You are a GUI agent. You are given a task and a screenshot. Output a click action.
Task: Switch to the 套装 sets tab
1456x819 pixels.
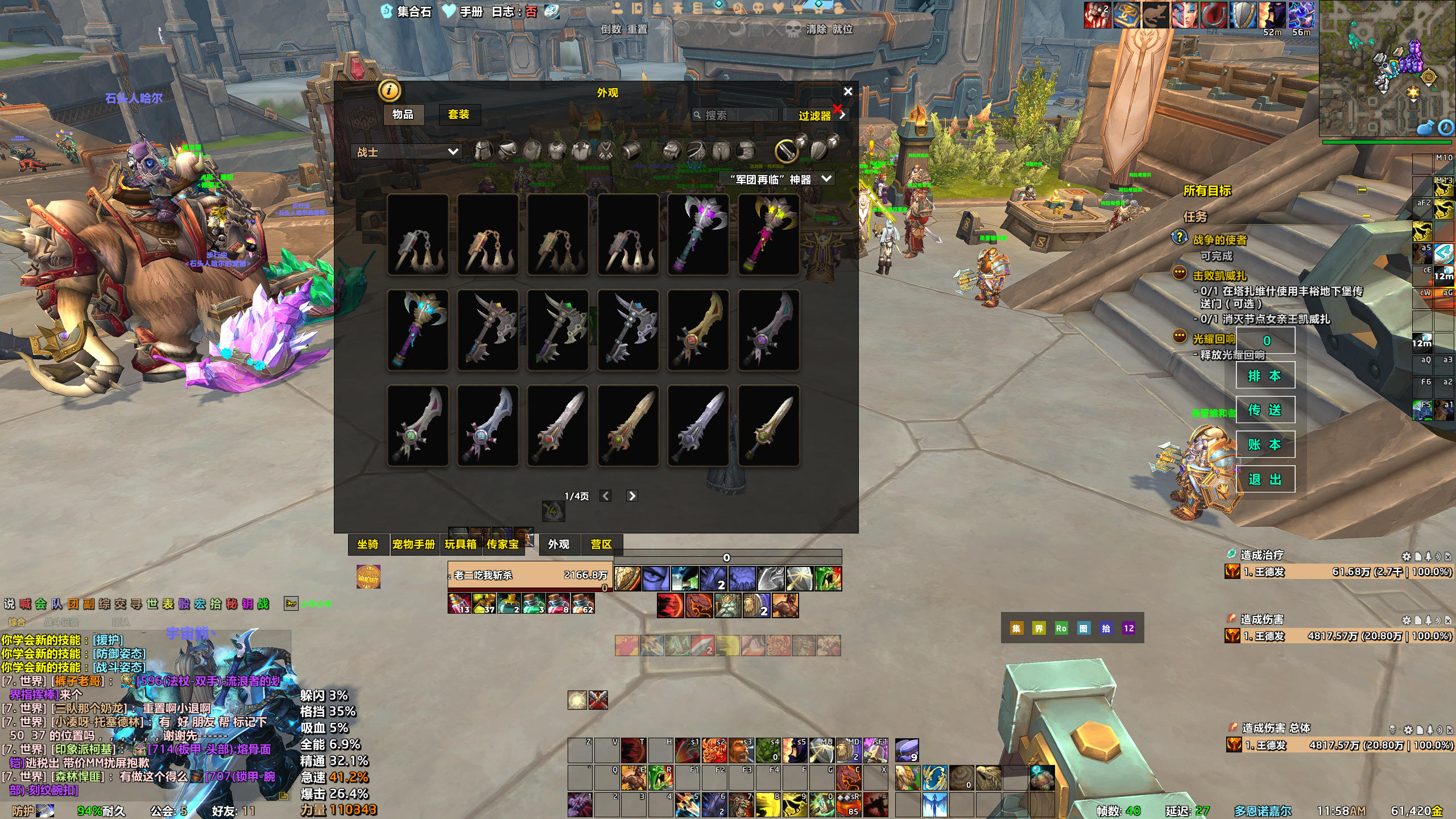(458, 114)
